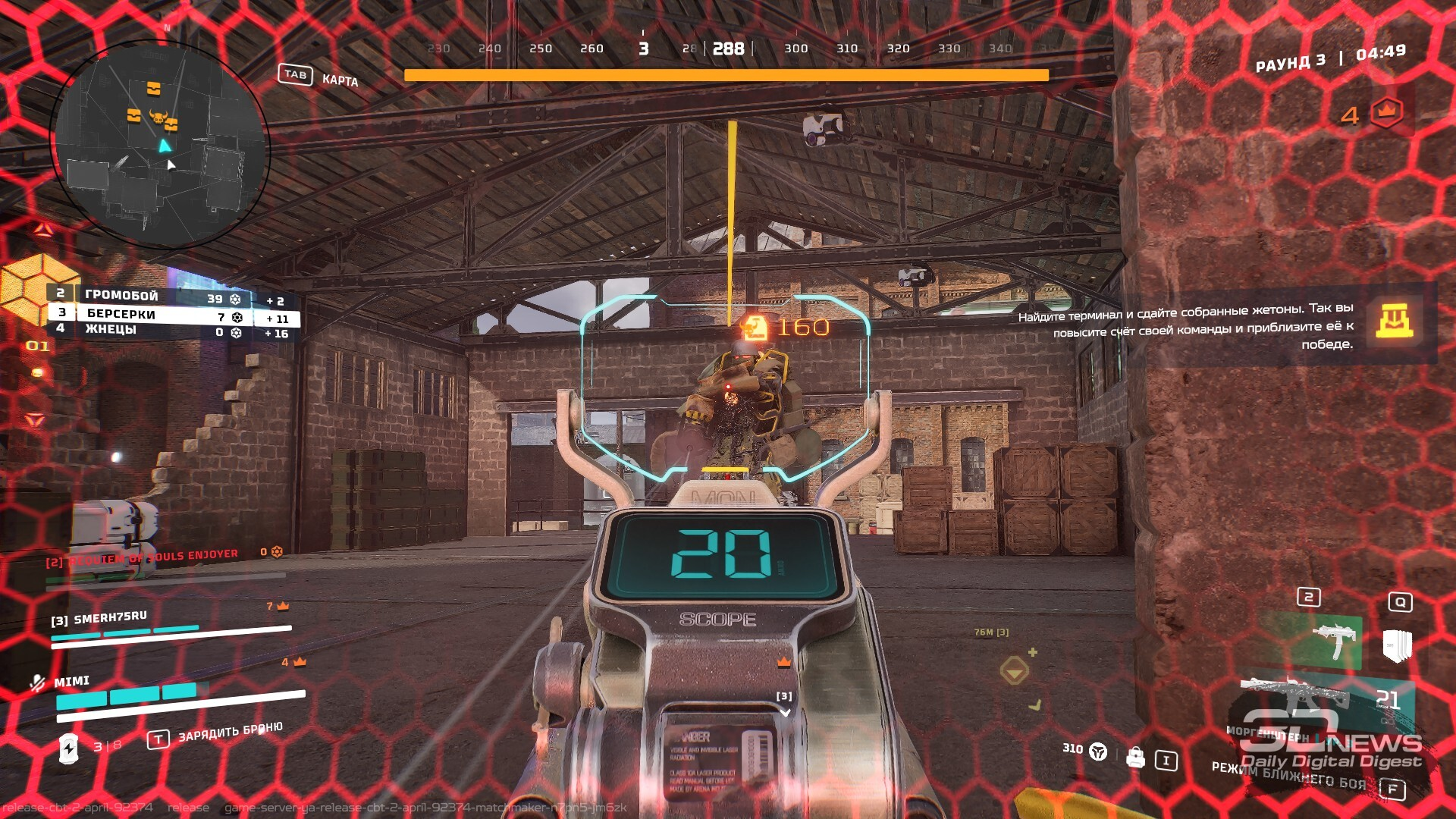Click the bull-head marker on the minimap
This screenshot has width=1456, height=819.
point(158,117)
